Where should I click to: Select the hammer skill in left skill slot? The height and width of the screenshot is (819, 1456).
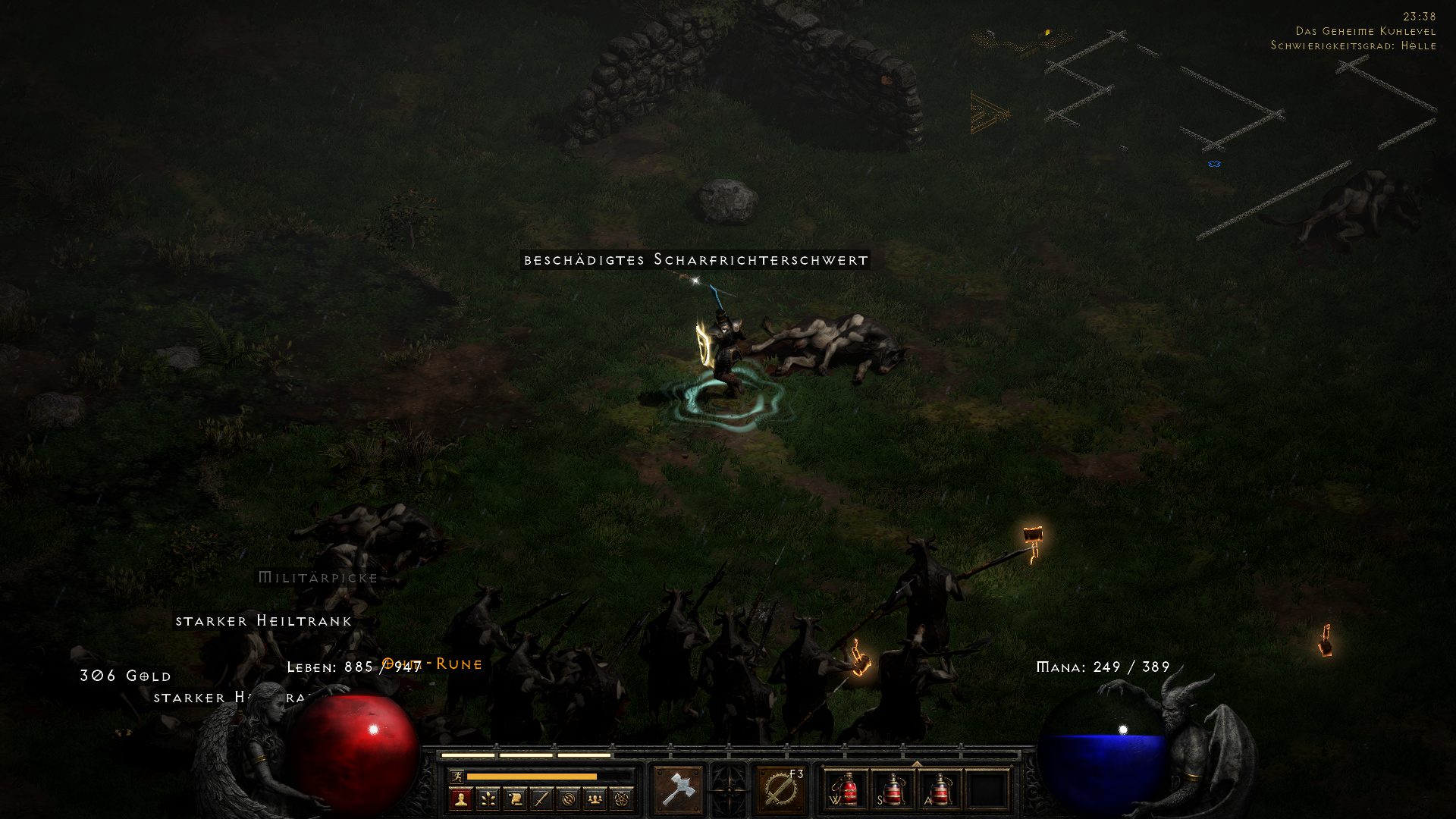679,789
